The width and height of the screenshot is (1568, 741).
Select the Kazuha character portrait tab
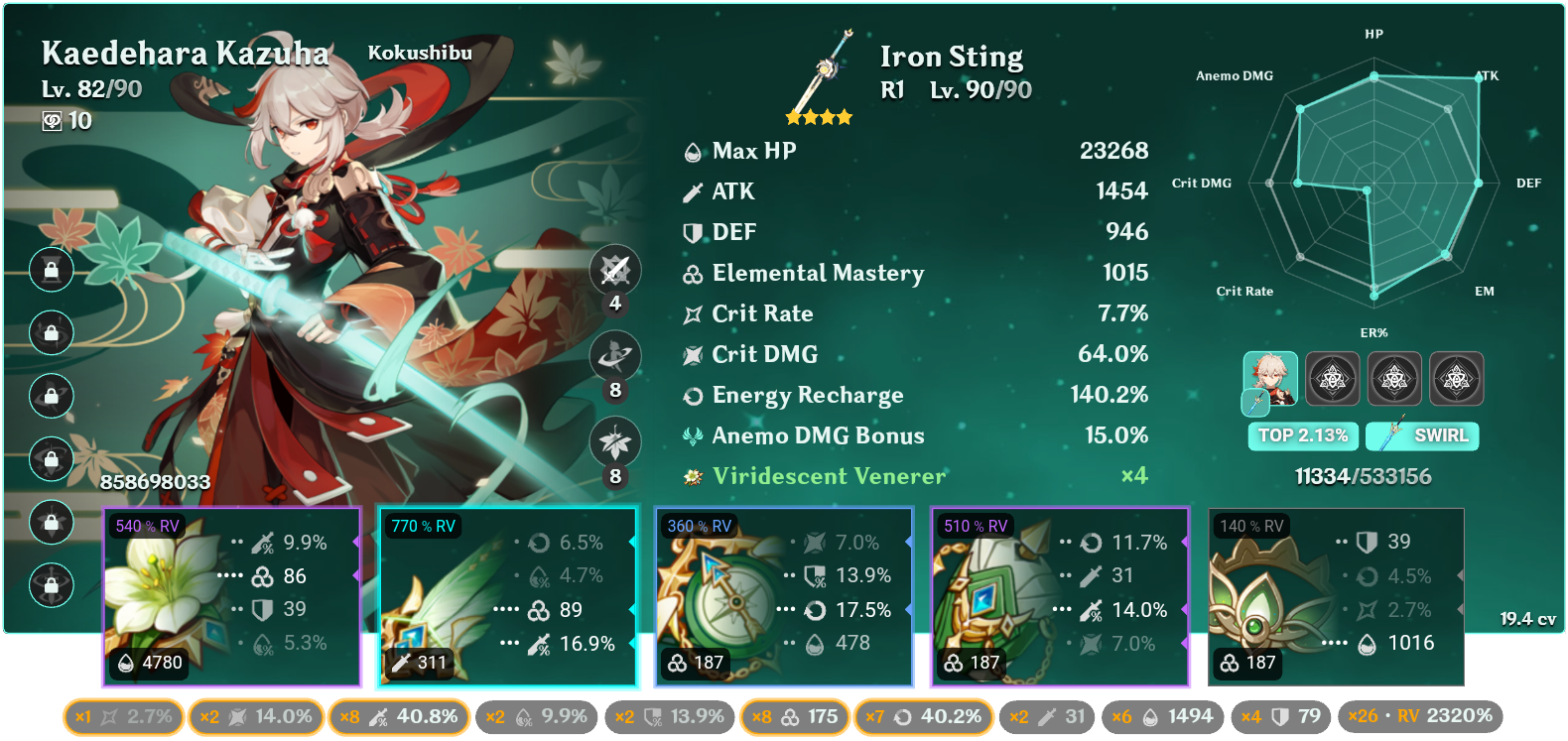click(x=1272, y=378)
